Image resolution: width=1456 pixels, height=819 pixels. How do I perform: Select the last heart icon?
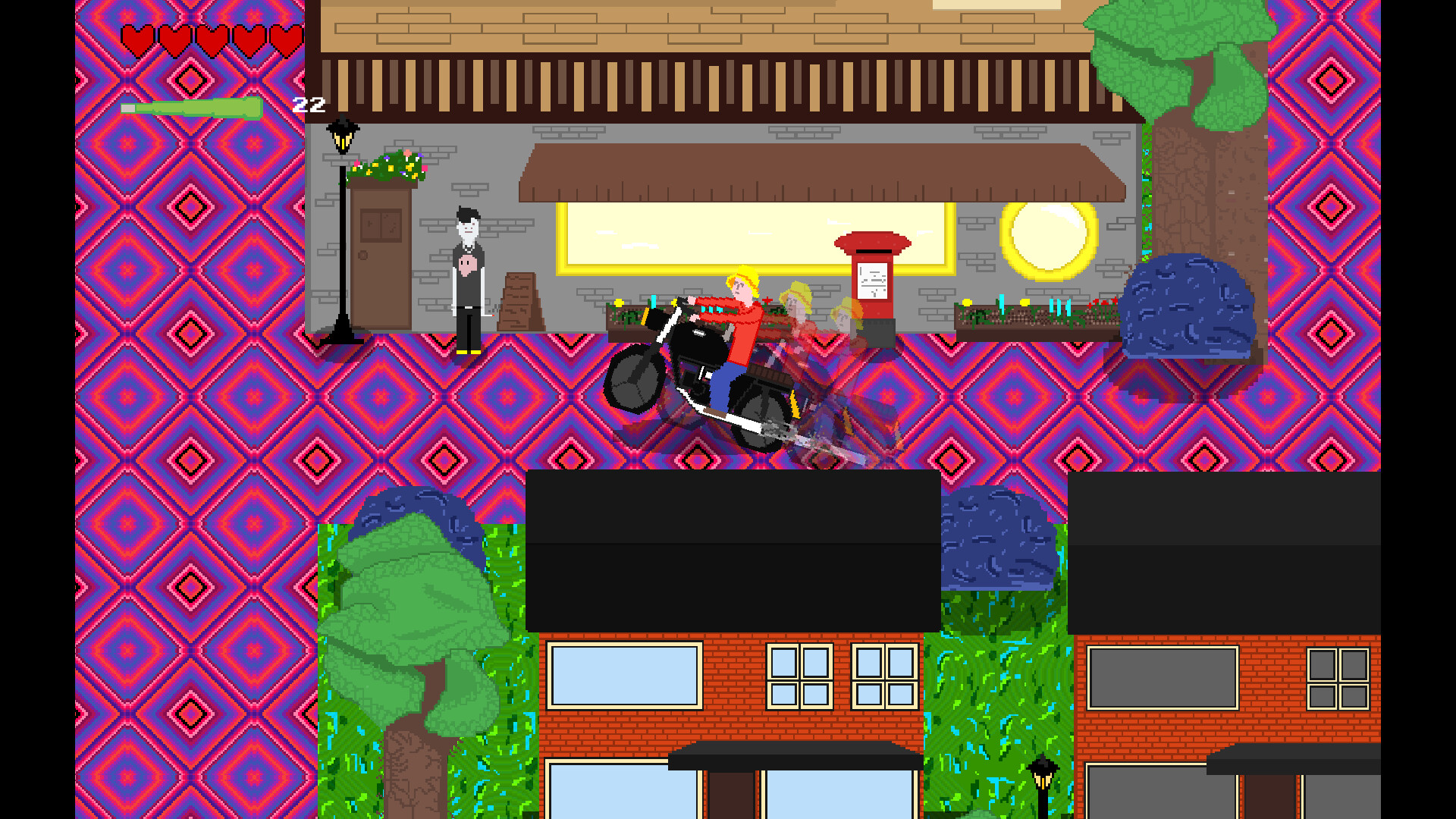coord(287,36)
